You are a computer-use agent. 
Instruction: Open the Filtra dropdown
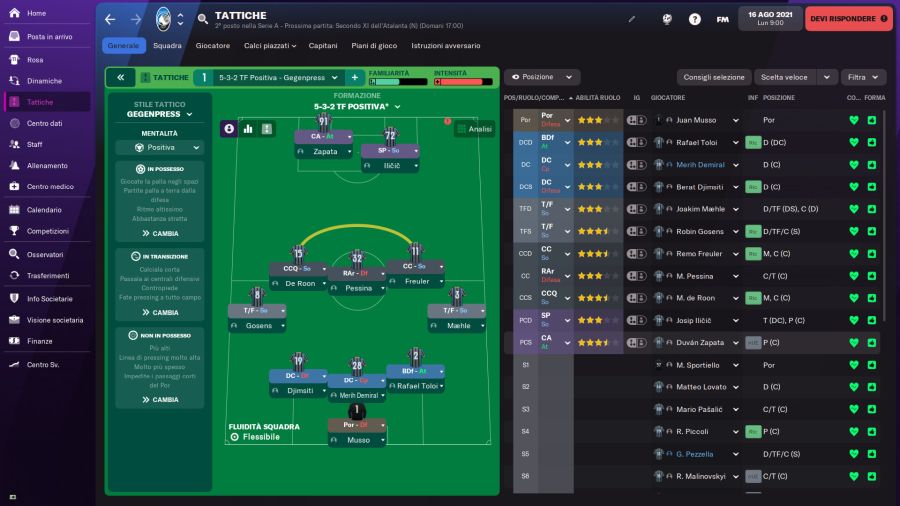pyautogui.click(x=863, y=77)
